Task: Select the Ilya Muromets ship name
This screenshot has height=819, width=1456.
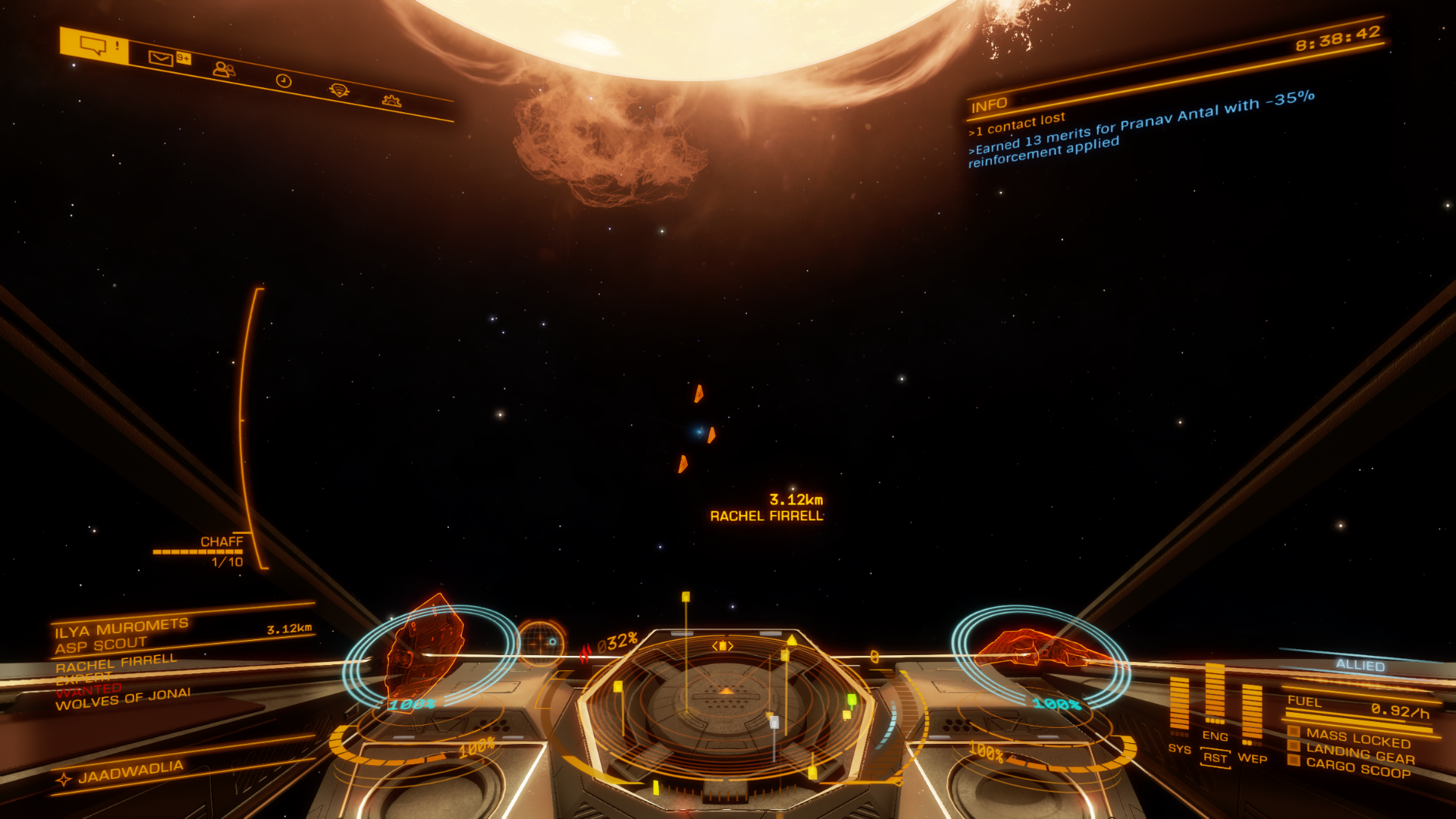Action: [x=121, y=628]
